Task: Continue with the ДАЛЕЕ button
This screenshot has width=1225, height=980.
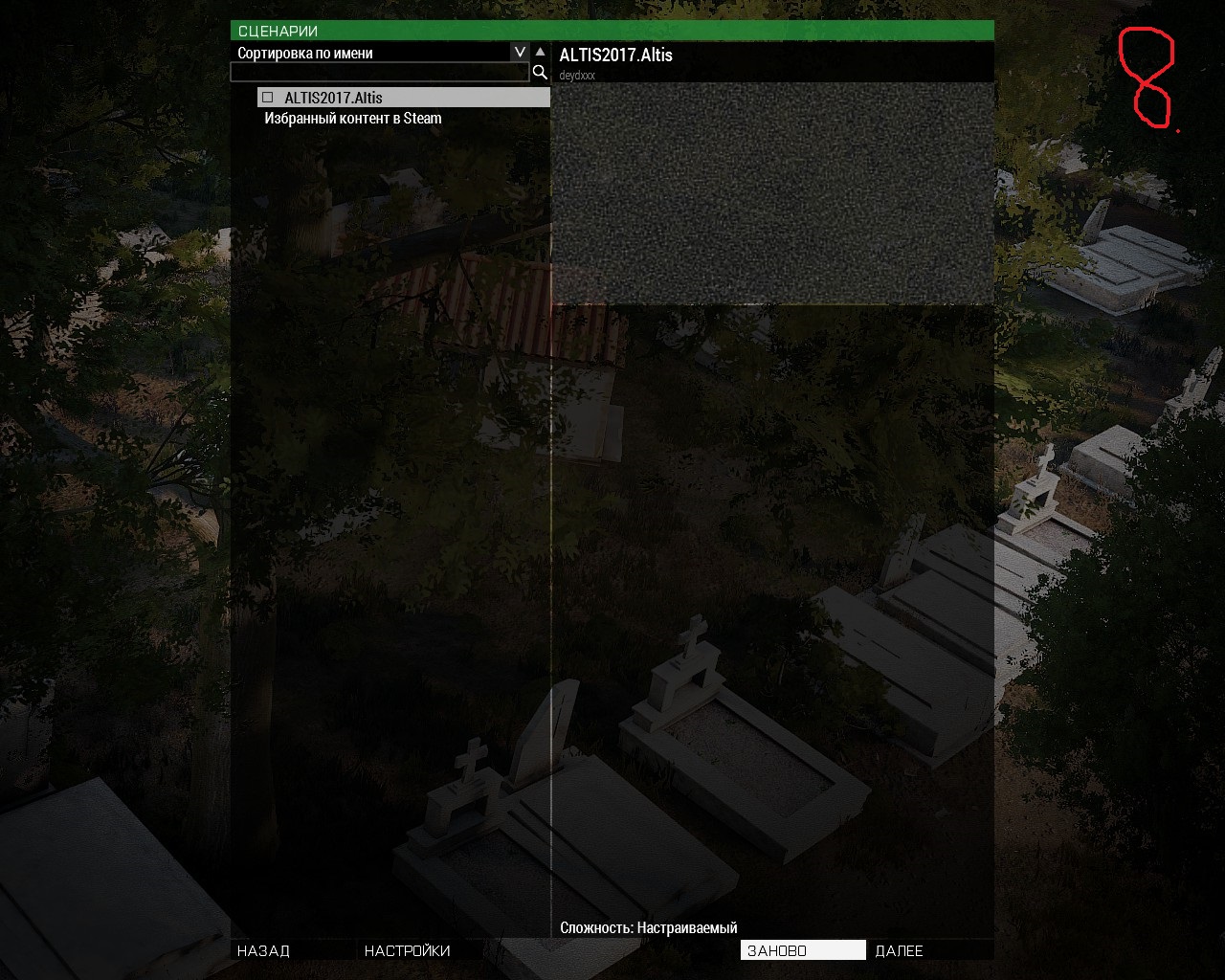Action: coord(900,950)
